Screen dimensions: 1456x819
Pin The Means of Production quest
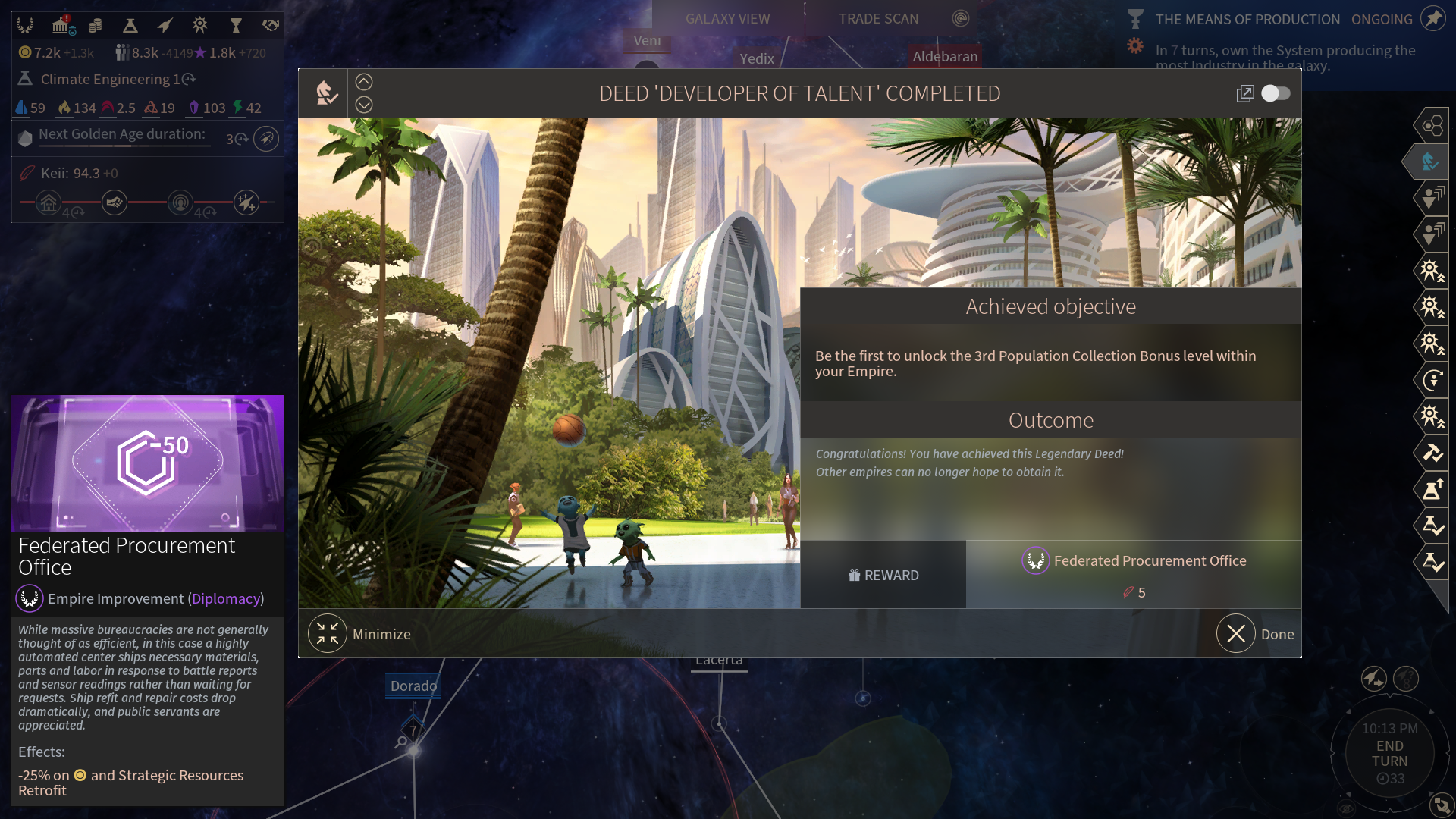tap(1433, 18)
